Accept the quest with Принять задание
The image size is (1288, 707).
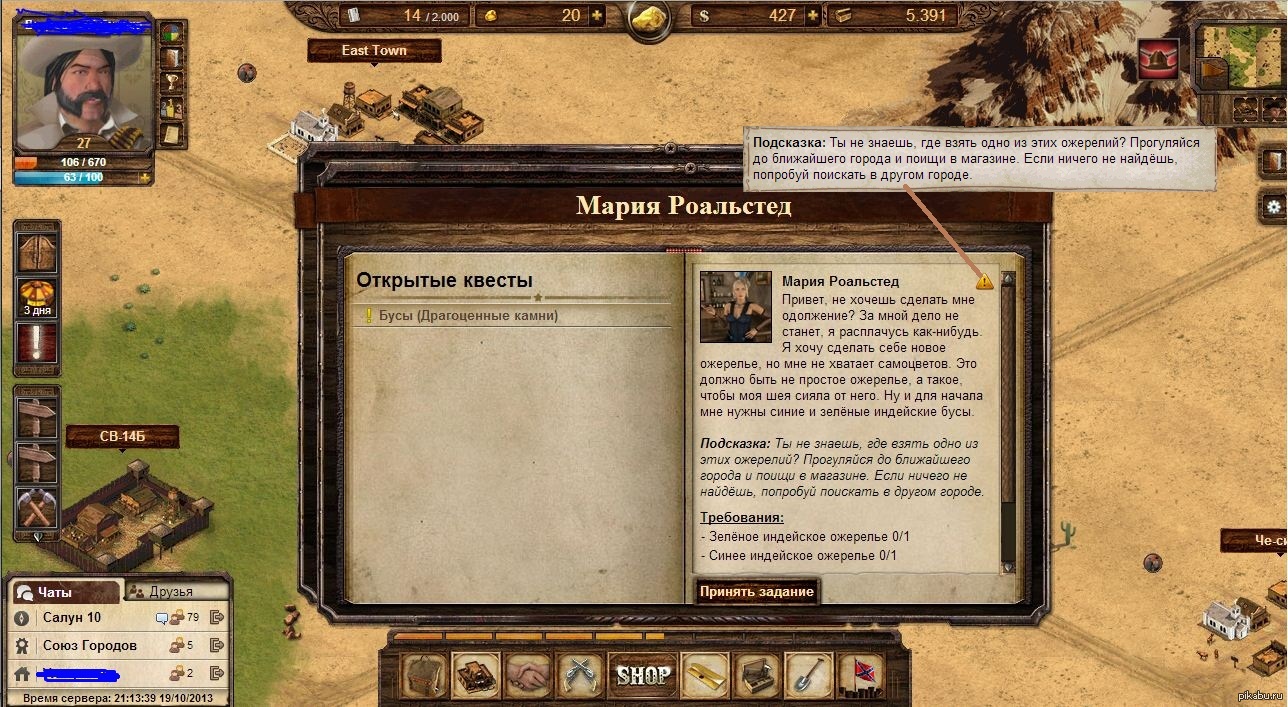[757, 591]
